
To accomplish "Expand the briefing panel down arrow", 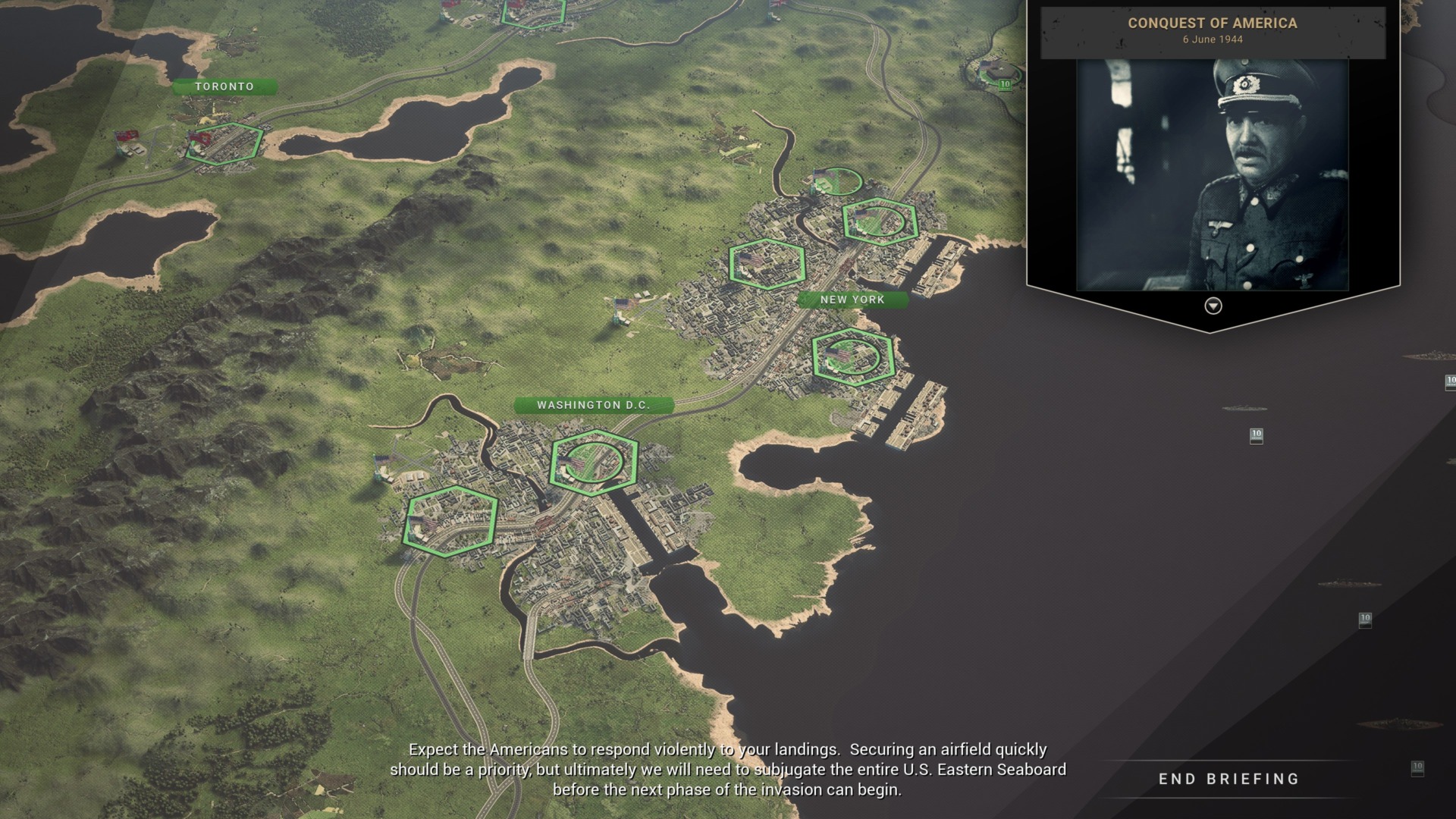I will [1213, 306].
